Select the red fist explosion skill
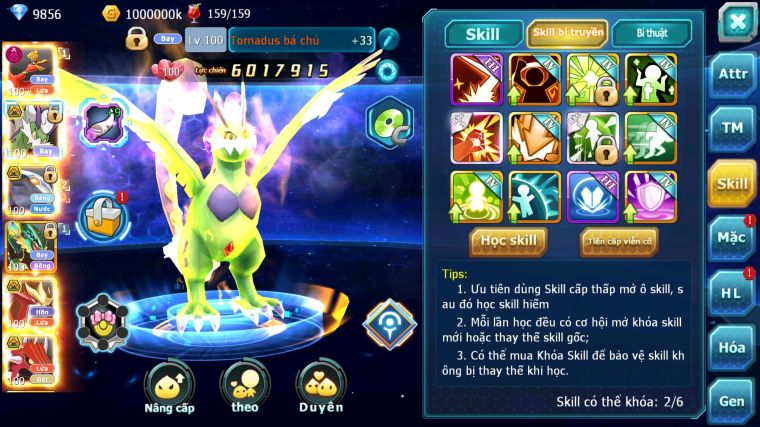 (476, 138)
